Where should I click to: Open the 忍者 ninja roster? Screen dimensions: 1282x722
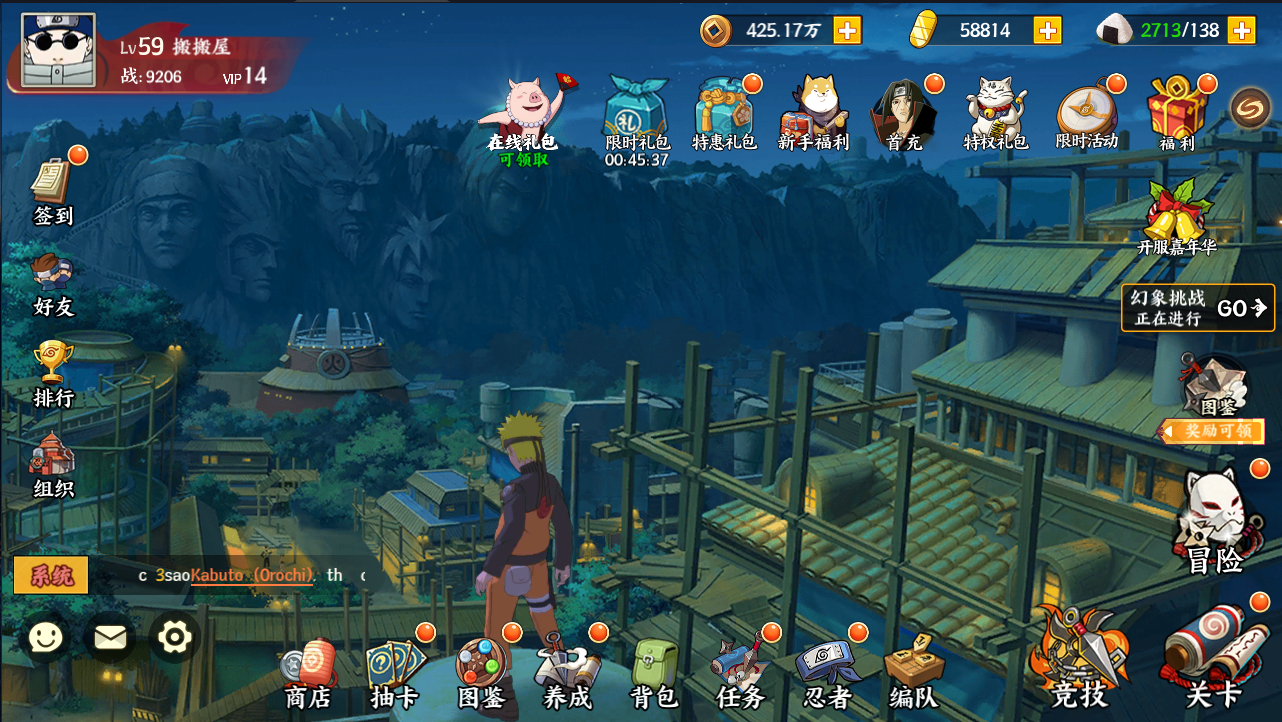click(827, 672)
